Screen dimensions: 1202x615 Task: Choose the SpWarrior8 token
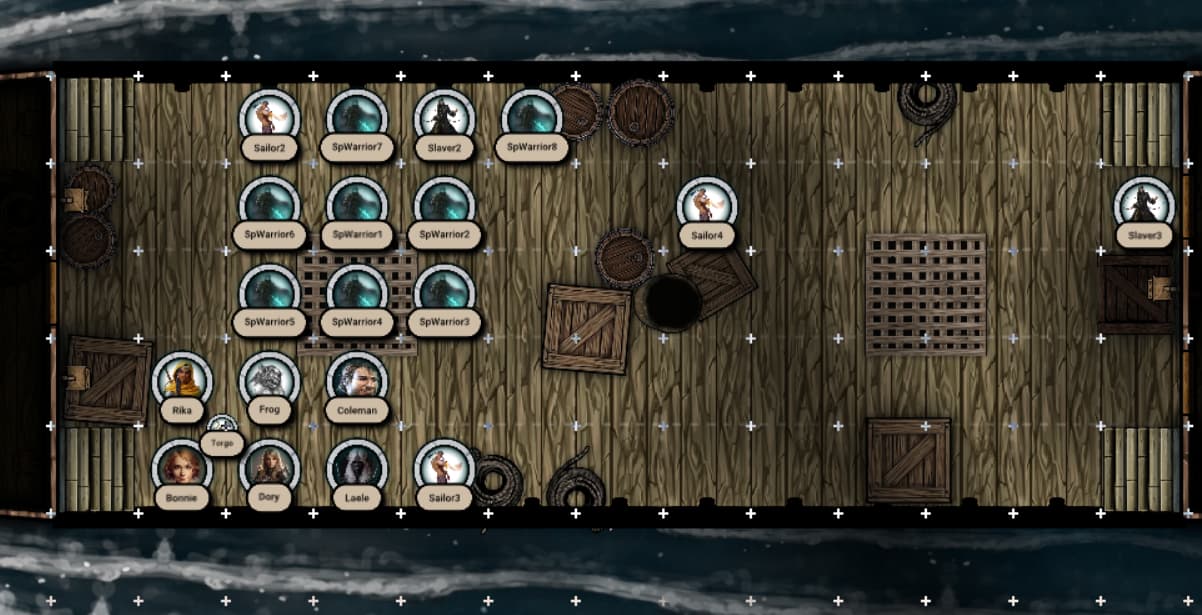[531, 118]
